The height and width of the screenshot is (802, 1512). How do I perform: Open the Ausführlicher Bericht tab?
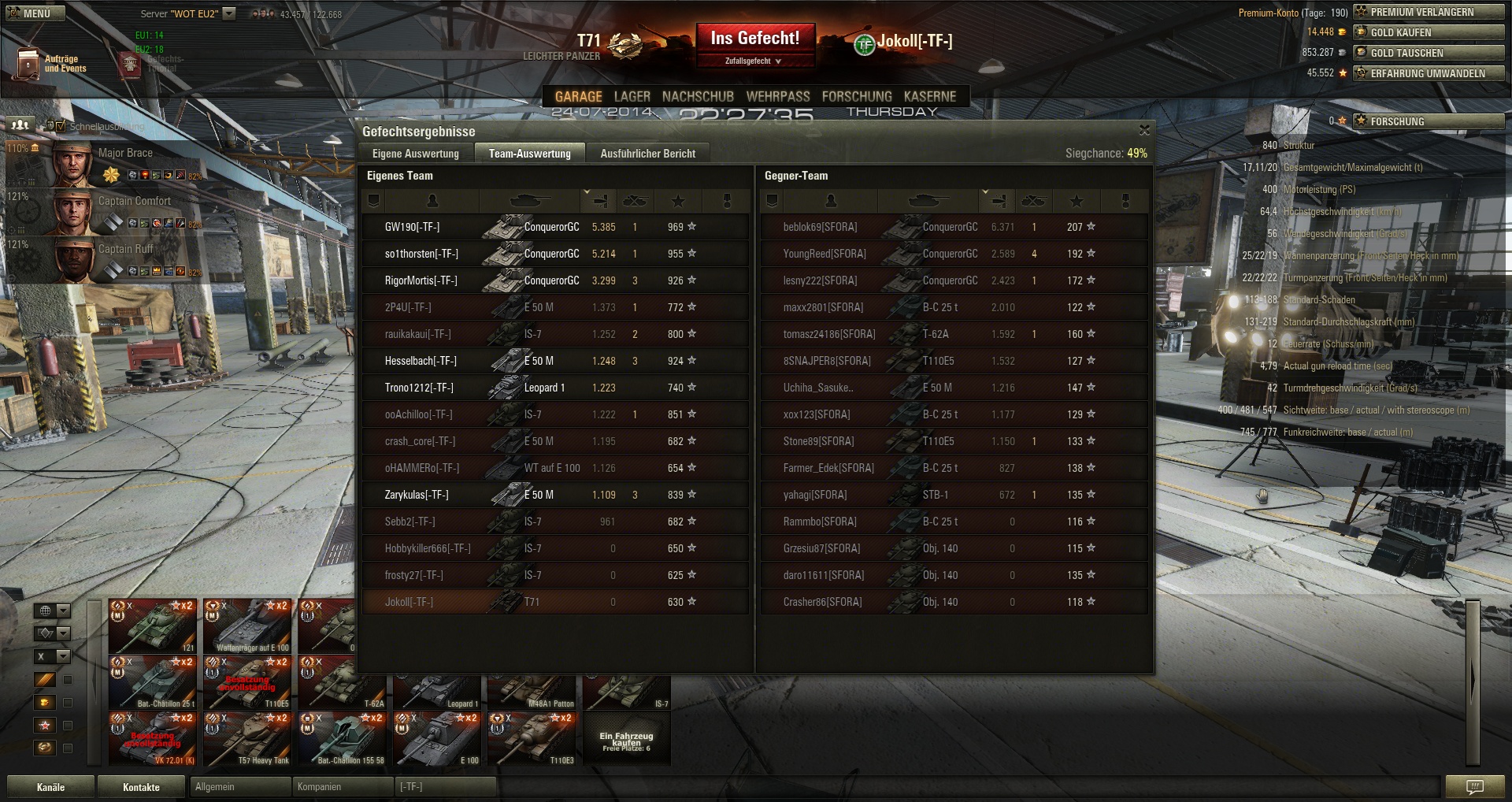click(647, 154)
